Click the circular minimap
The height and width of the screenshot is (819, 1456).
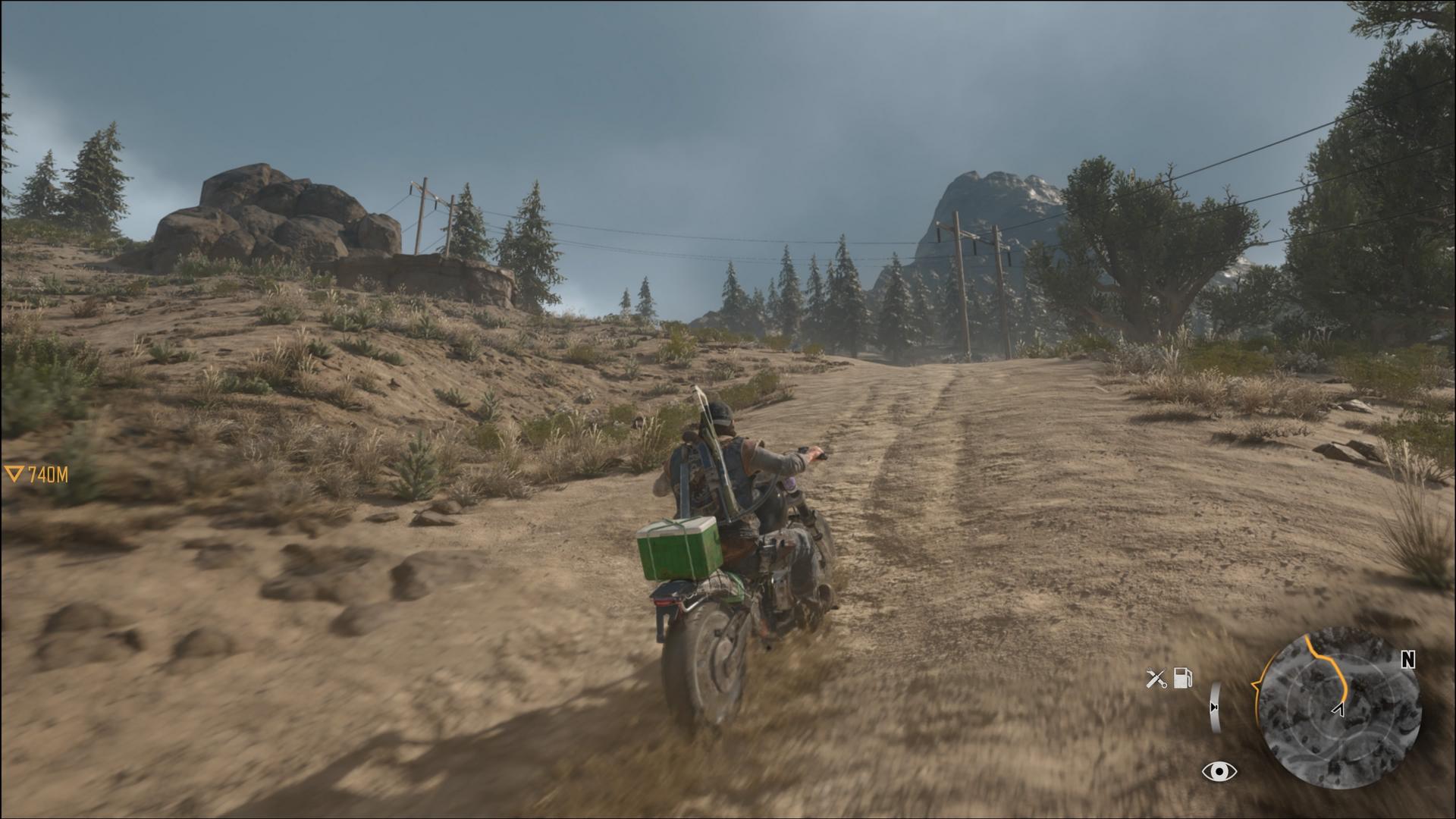pos(1338,709)
